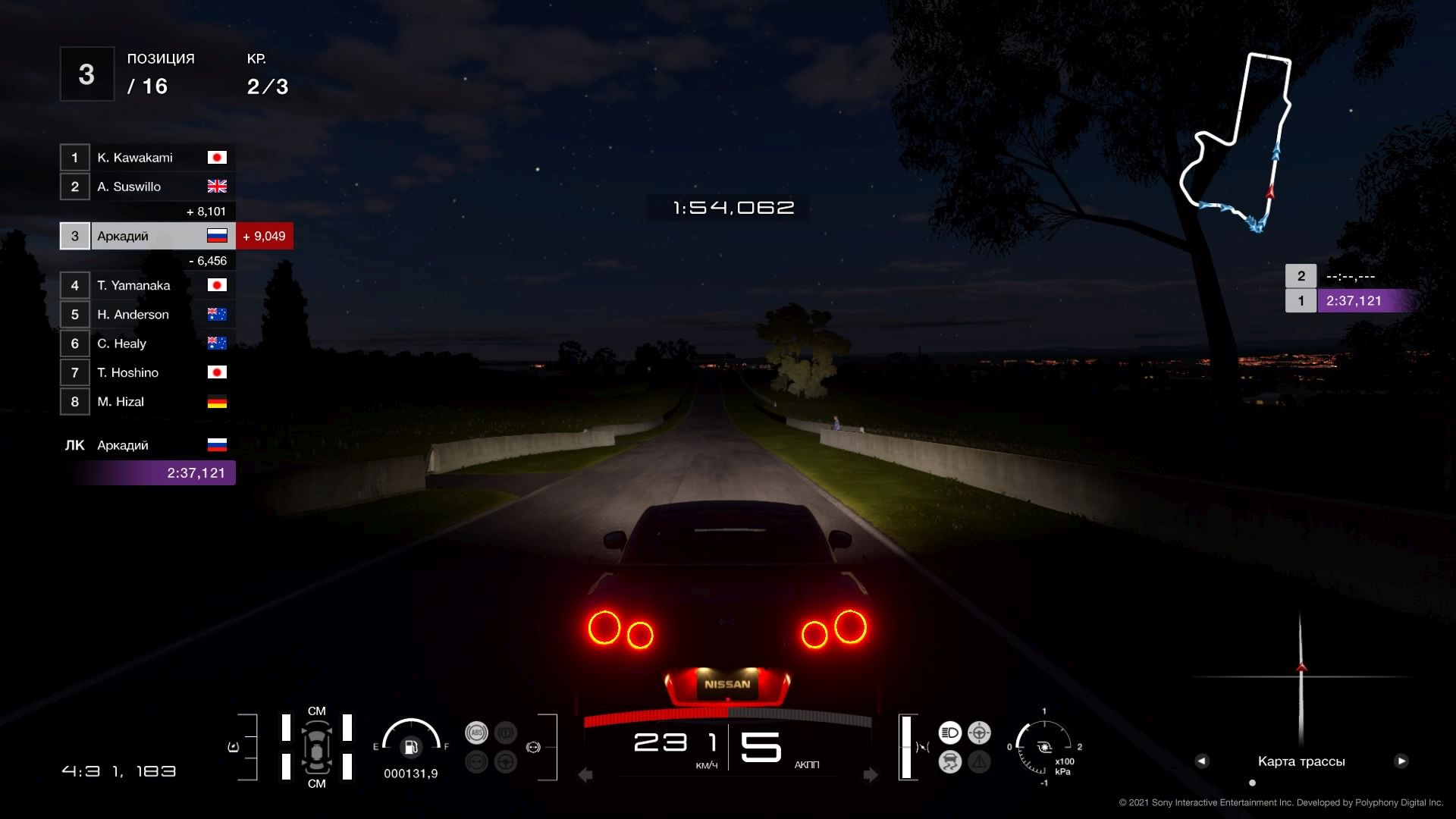Select M. Hizal's leaderboard row
1456x819 pixels.
click(148, 402)
